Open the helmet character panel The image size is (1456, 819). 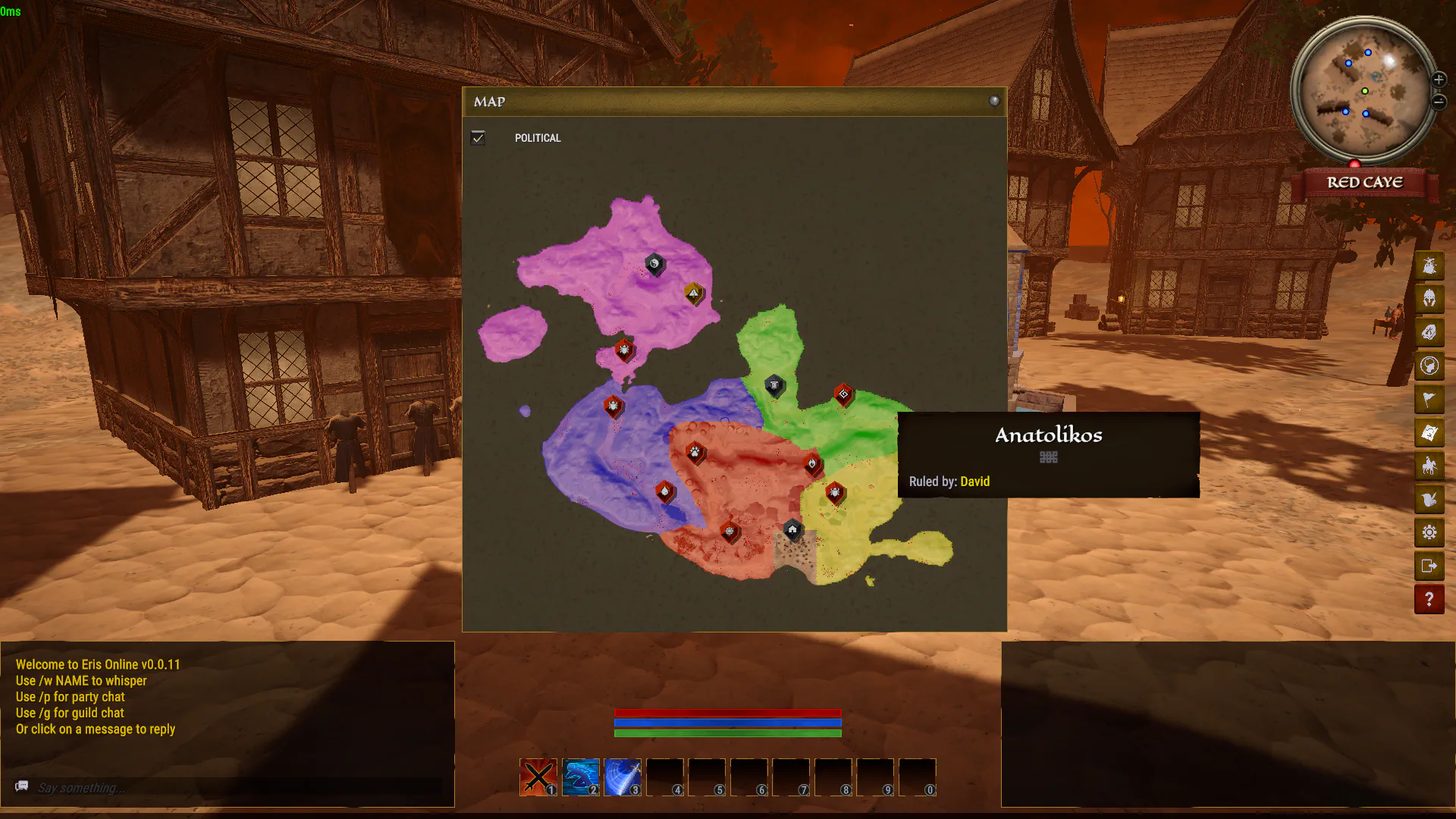(1429, 299)
